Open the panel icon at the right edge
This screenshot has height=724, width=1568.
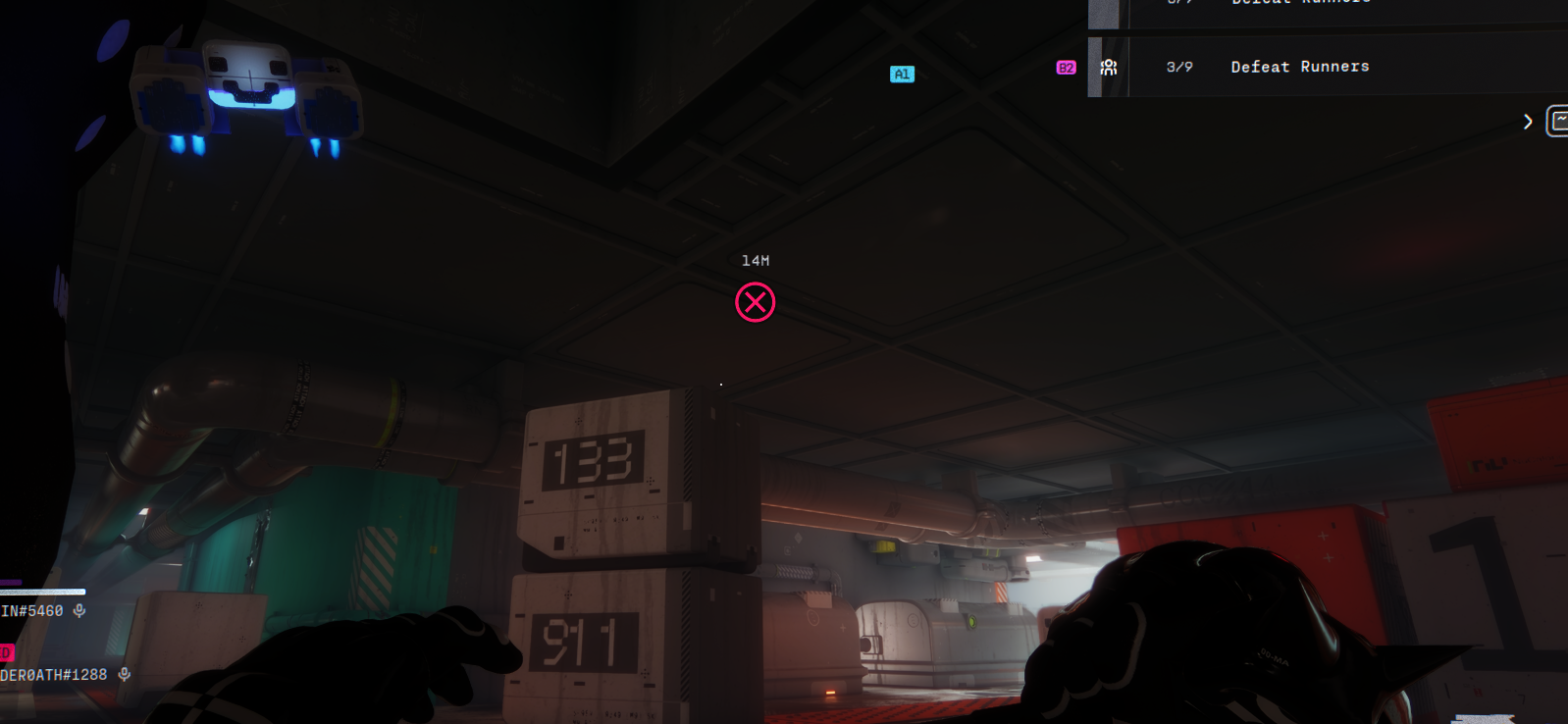pos(1557,121)
